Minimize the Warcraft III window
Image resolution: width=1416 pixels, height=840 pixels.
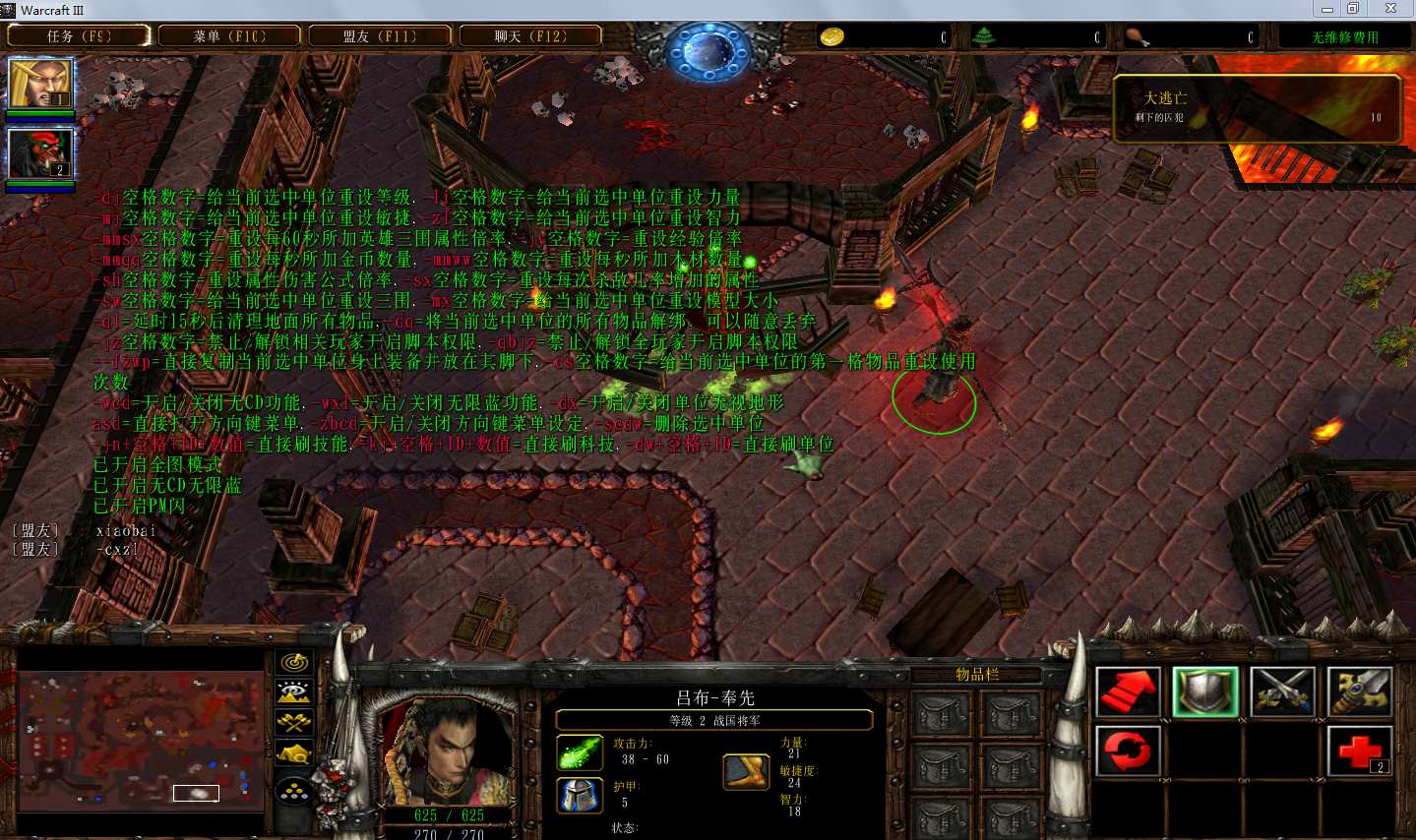pyautogui.click(x=1327, y=9)
